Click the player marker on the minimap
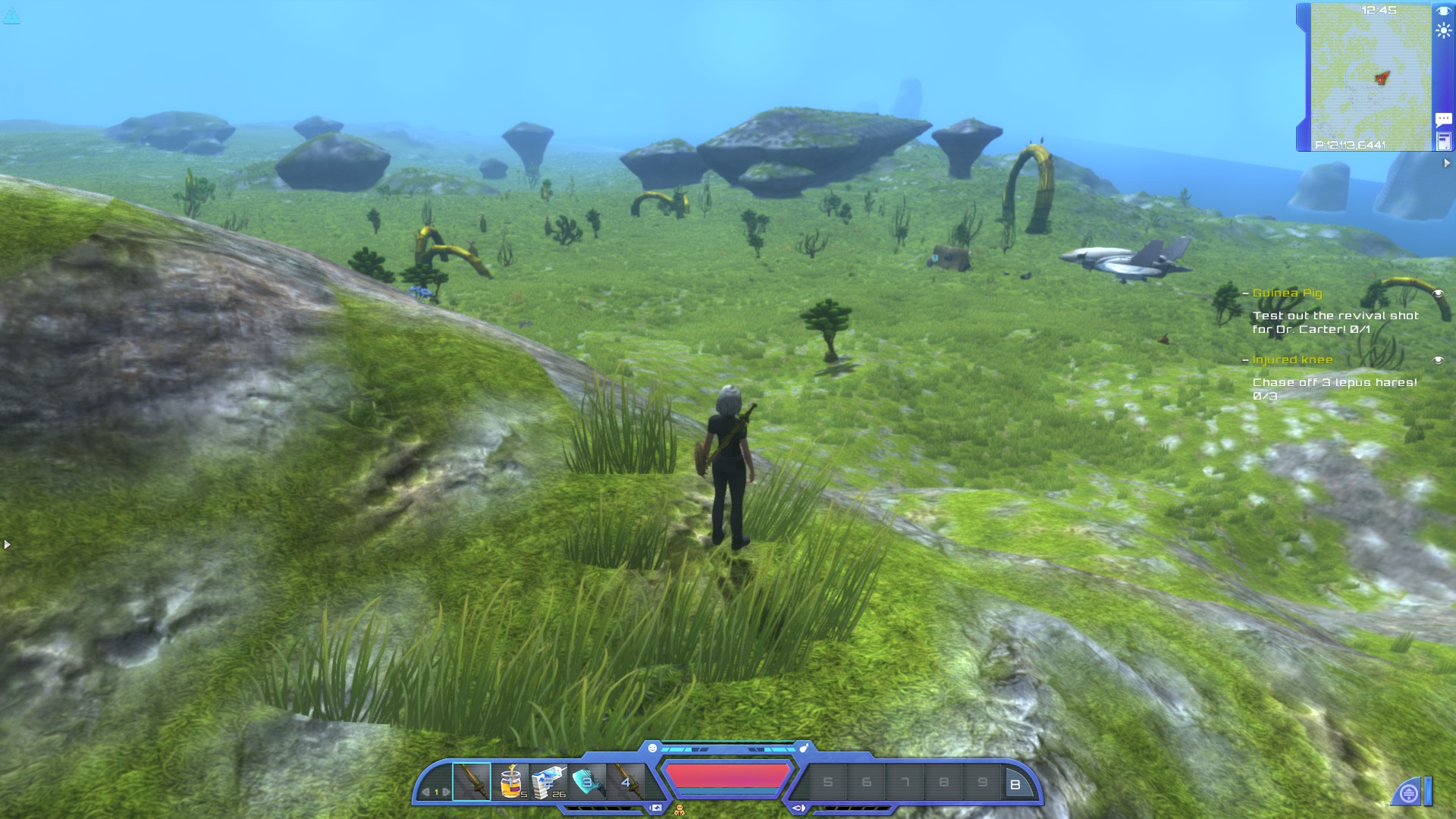Viewport: 1456px width, 819px height. pyautogui.click(x=1382, y=77)
